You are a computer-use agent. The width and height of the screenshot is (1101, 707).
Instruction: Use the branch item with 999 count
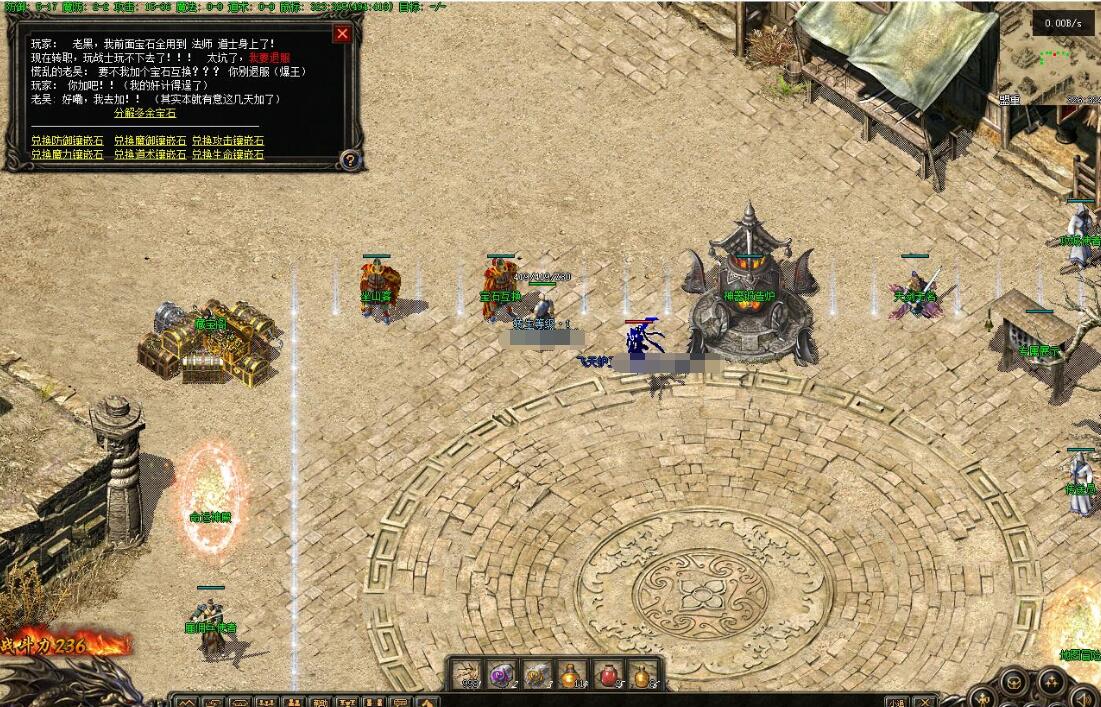467,675
